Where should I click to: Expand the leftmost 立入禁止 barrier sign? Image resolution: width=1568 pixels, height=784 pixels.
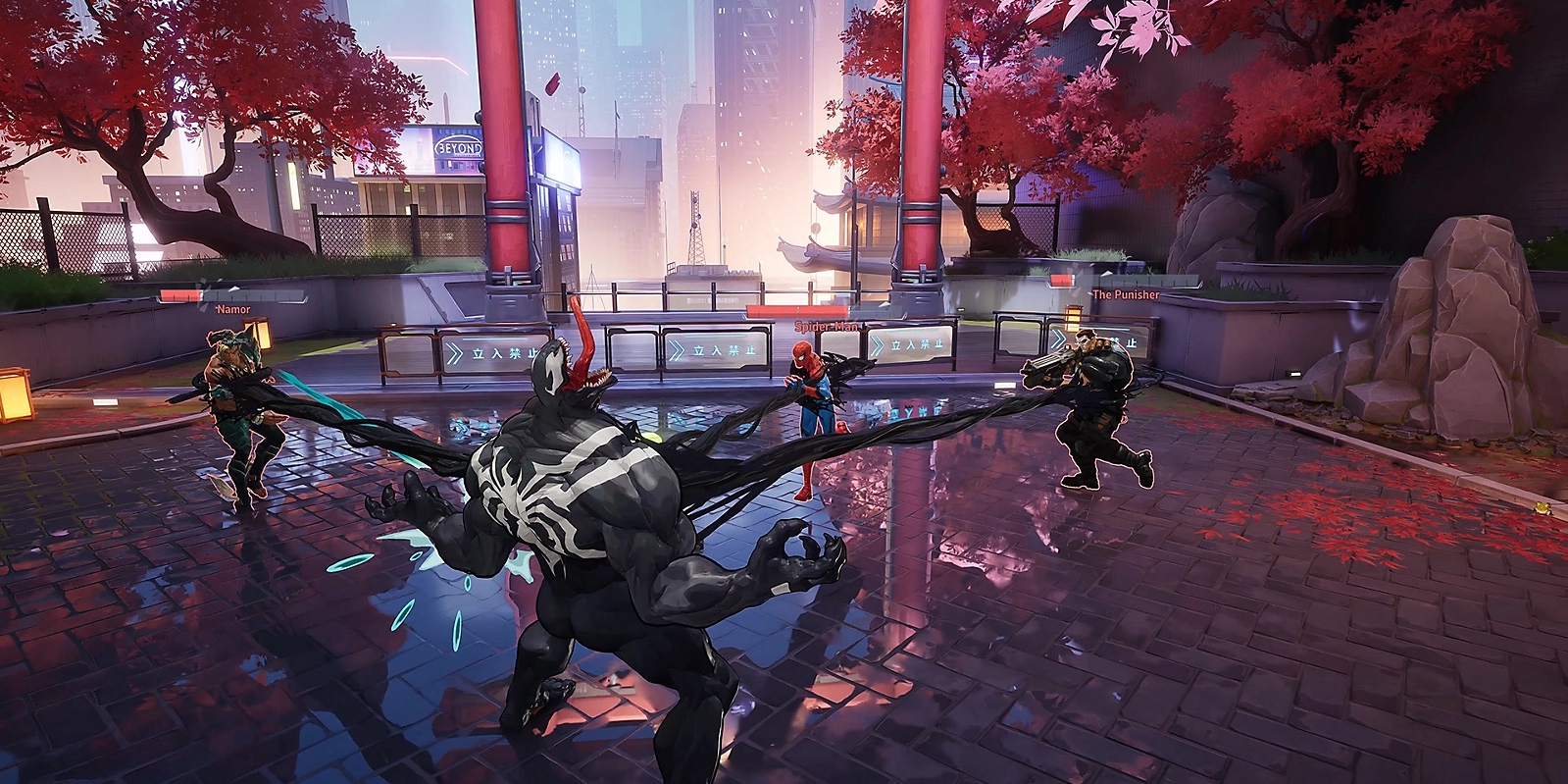(x=490, y=351)
